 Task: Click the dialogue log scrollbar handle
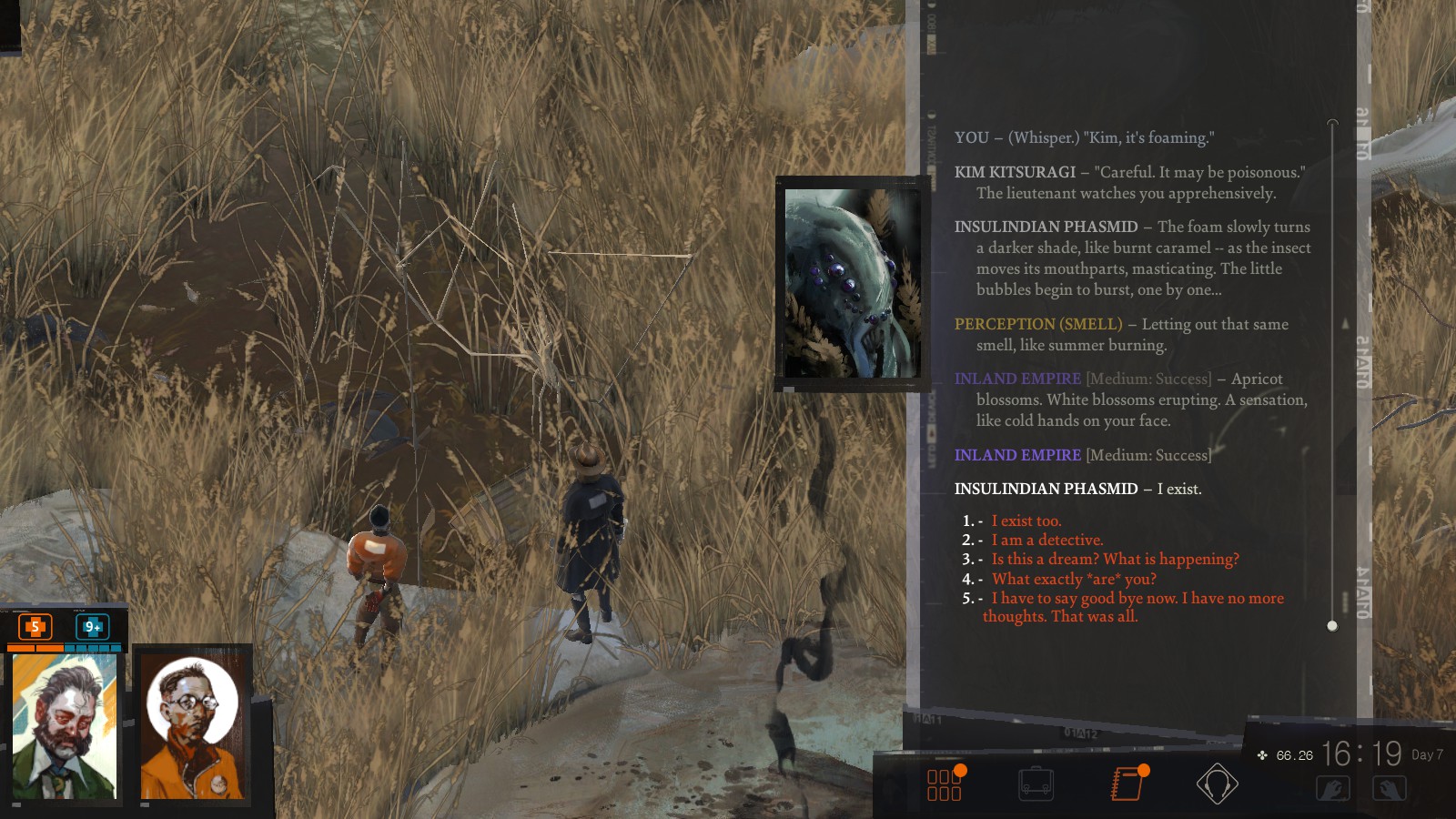pos(1332,625)
